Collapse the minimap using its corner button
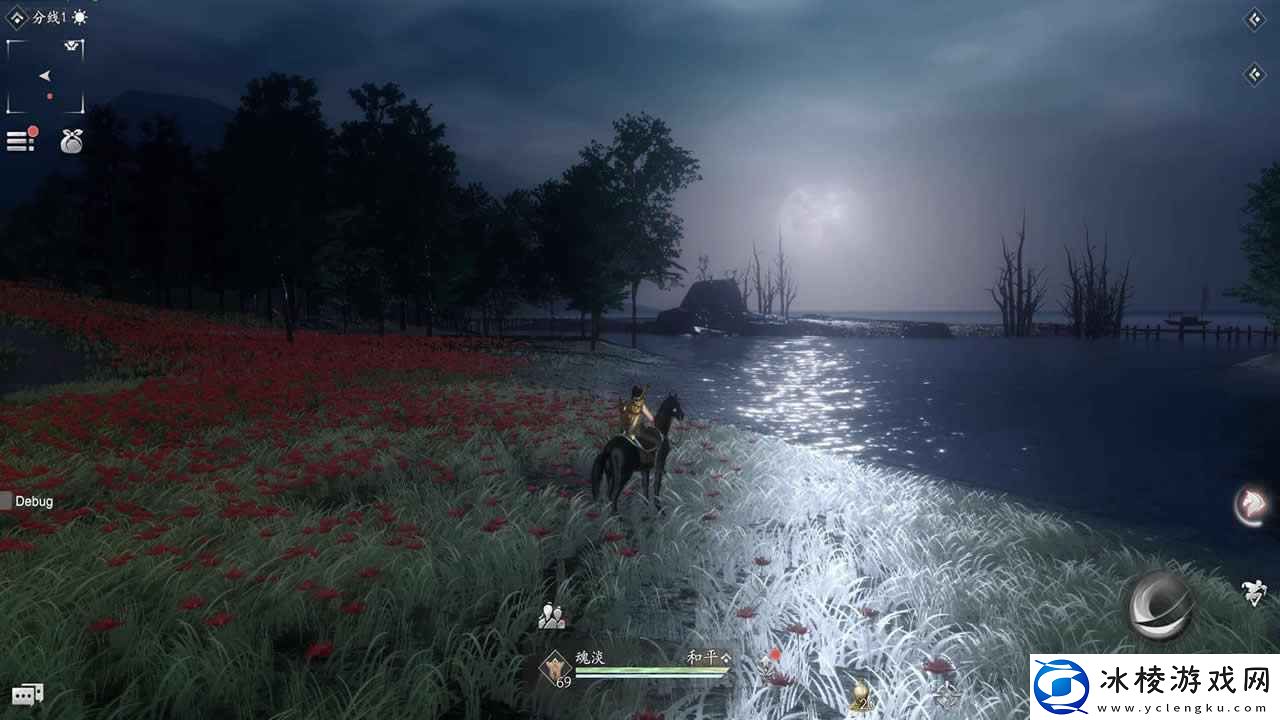Viewport: 1280px width, 720px height. (x=74, y=46)
